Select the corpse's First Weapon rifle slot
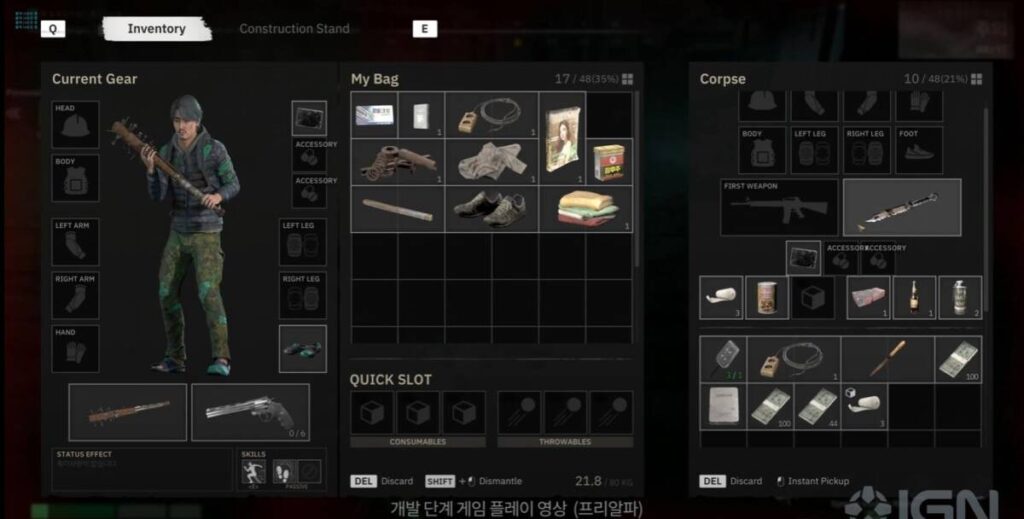This screenshot has height=519, width=1024. (x=779, y=207)
